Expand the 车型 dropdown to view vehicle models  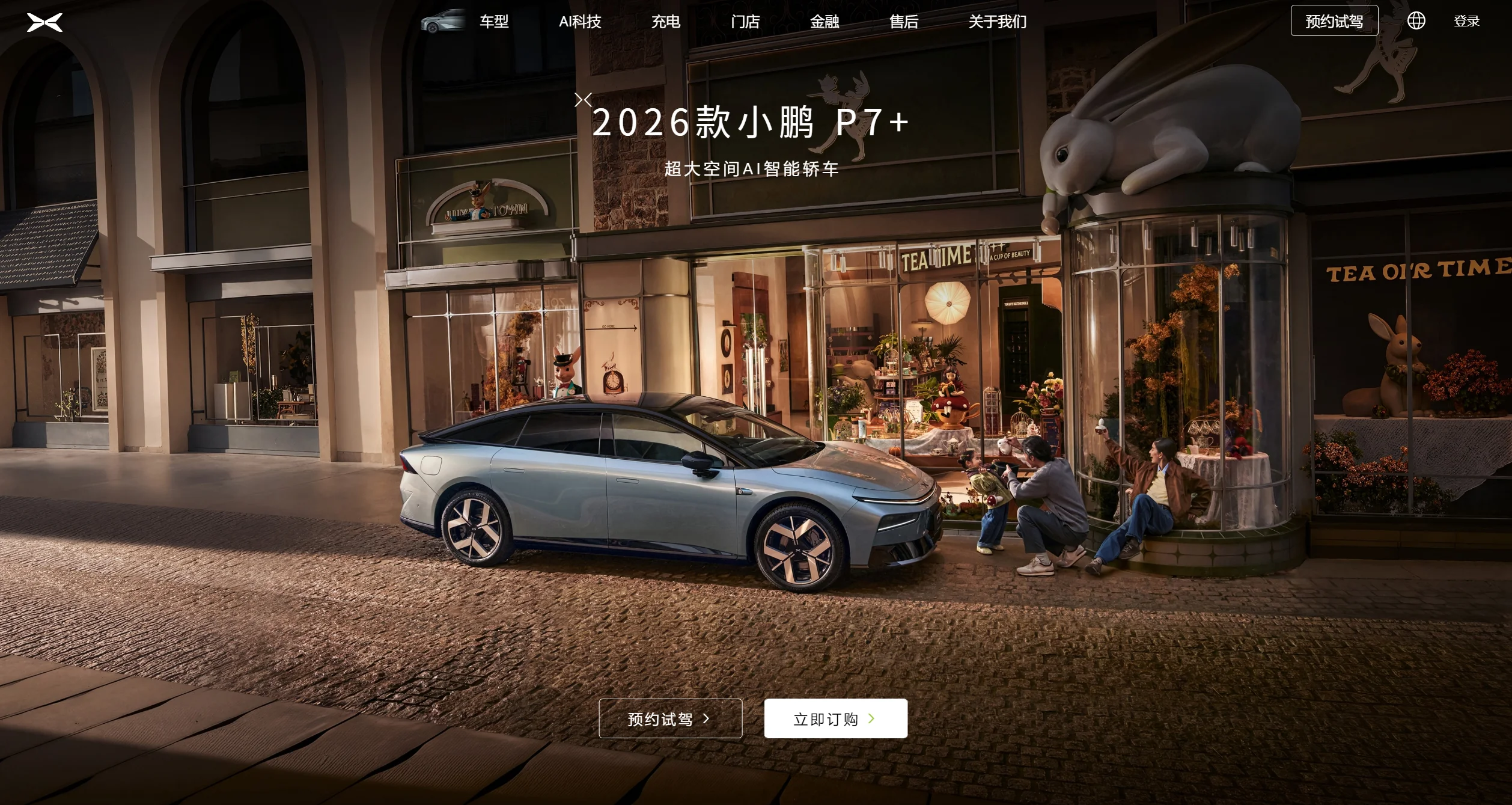[493, 22]
